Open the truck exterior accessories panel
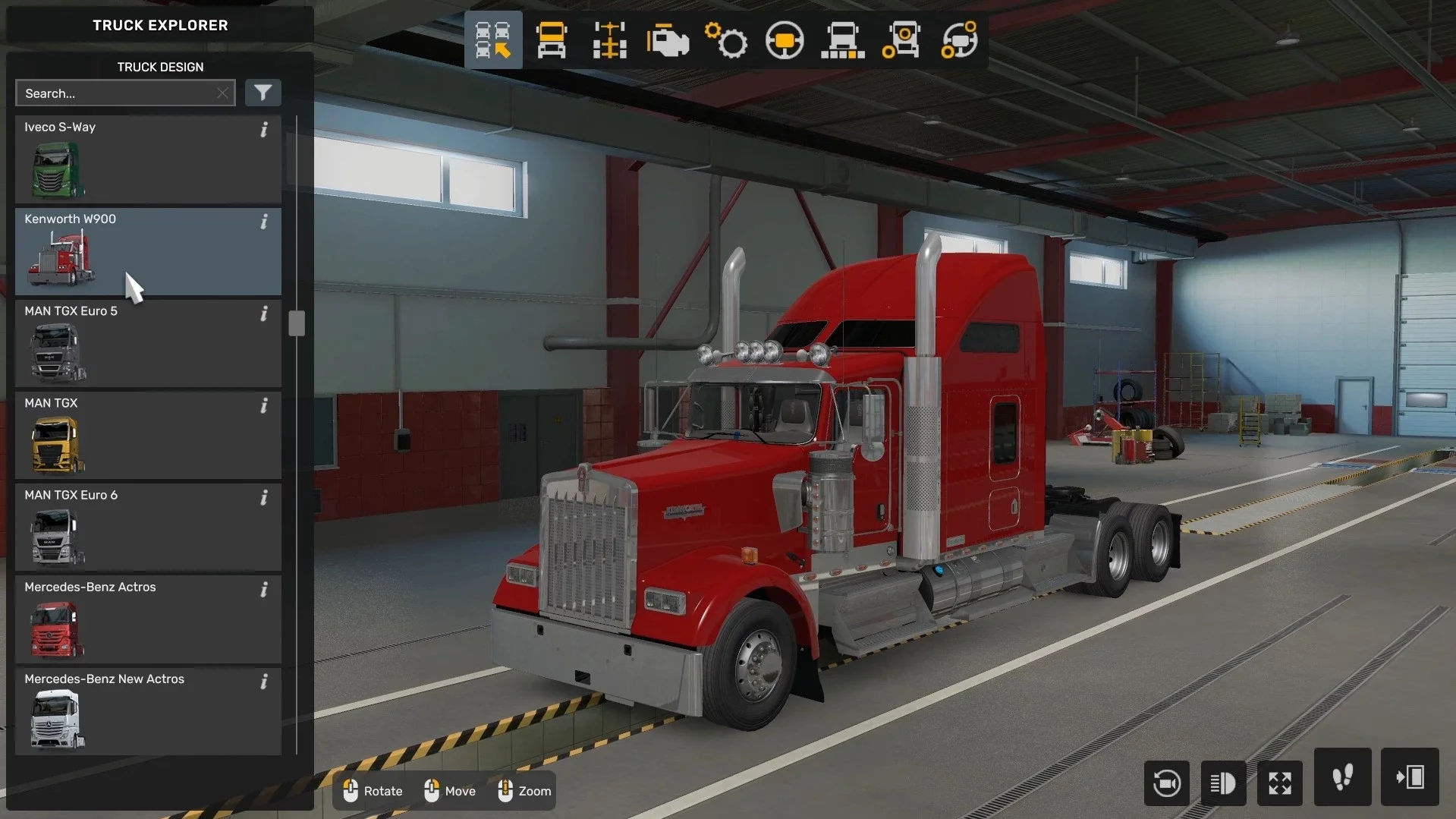1456x819 pixels. [842, 39]
